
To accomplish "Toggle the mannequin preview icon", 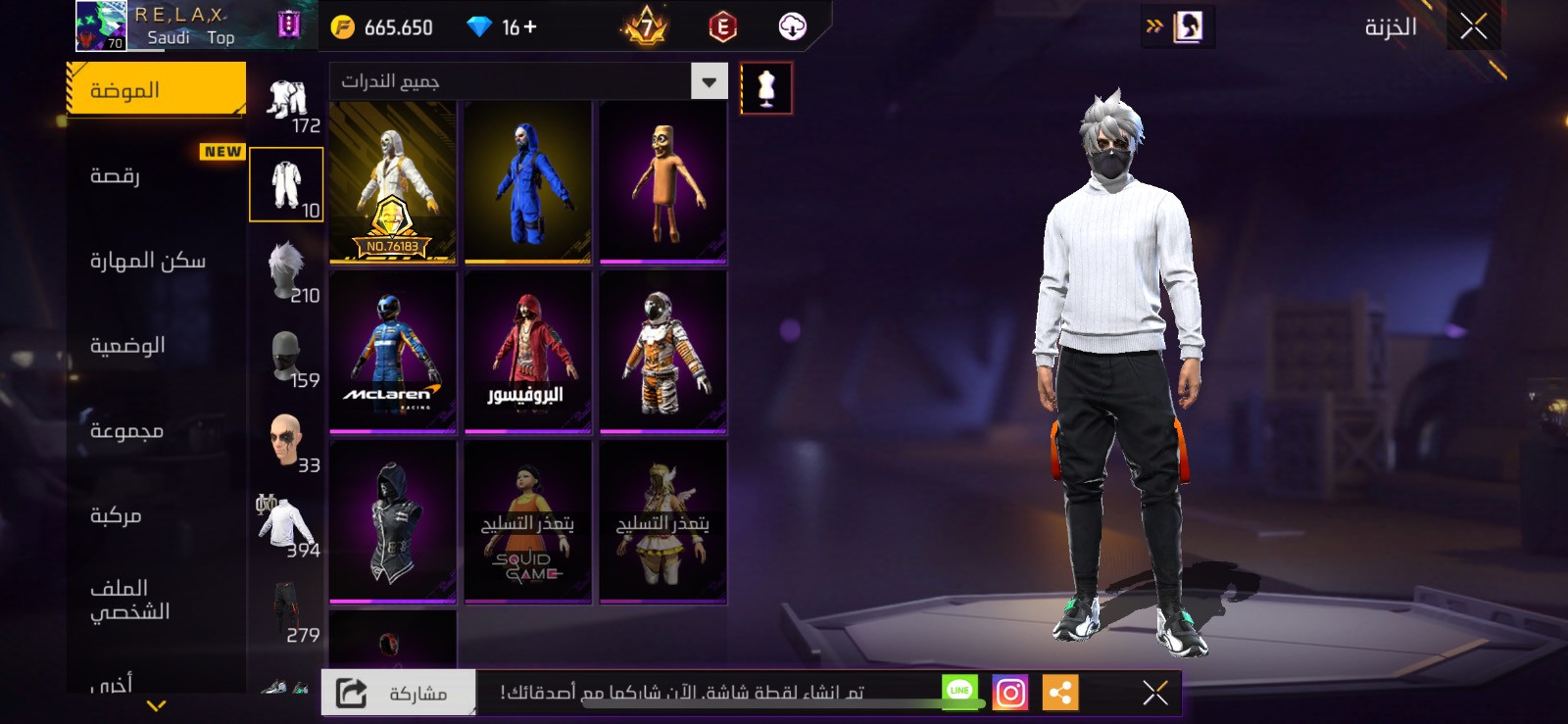I will [767, 88].
